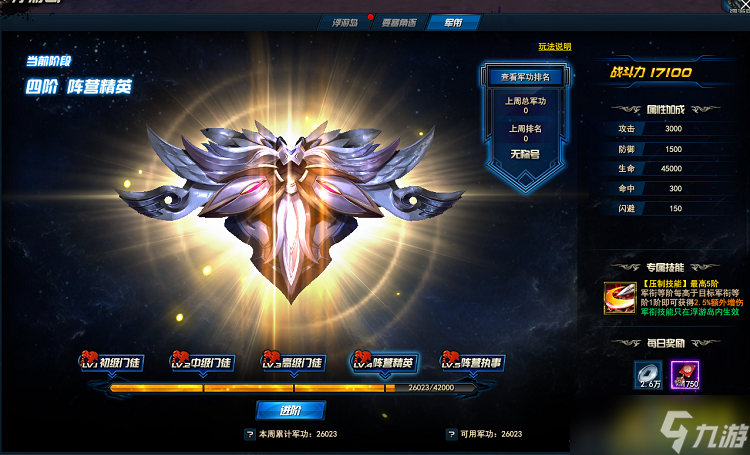The image size is (750, 455).
Task: Select the LV3 高级门徒 rank stage
Action: [x=291, y=362]
